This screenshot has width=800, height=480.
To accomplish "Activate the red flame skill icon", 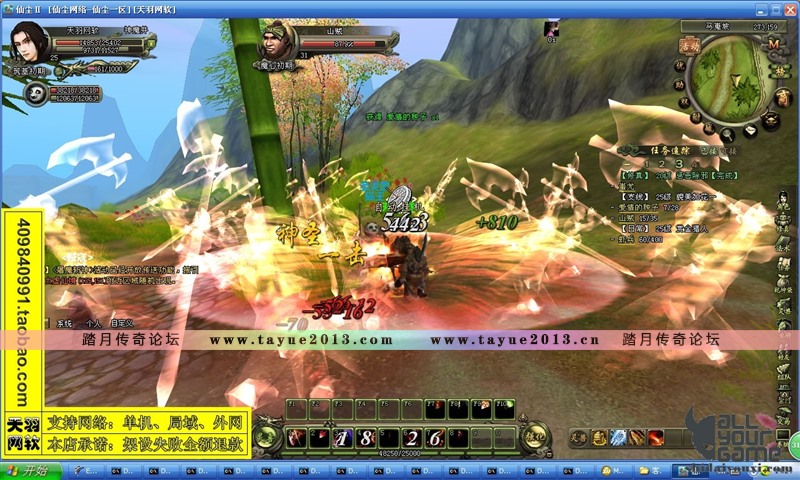I will tap(655, 436).
